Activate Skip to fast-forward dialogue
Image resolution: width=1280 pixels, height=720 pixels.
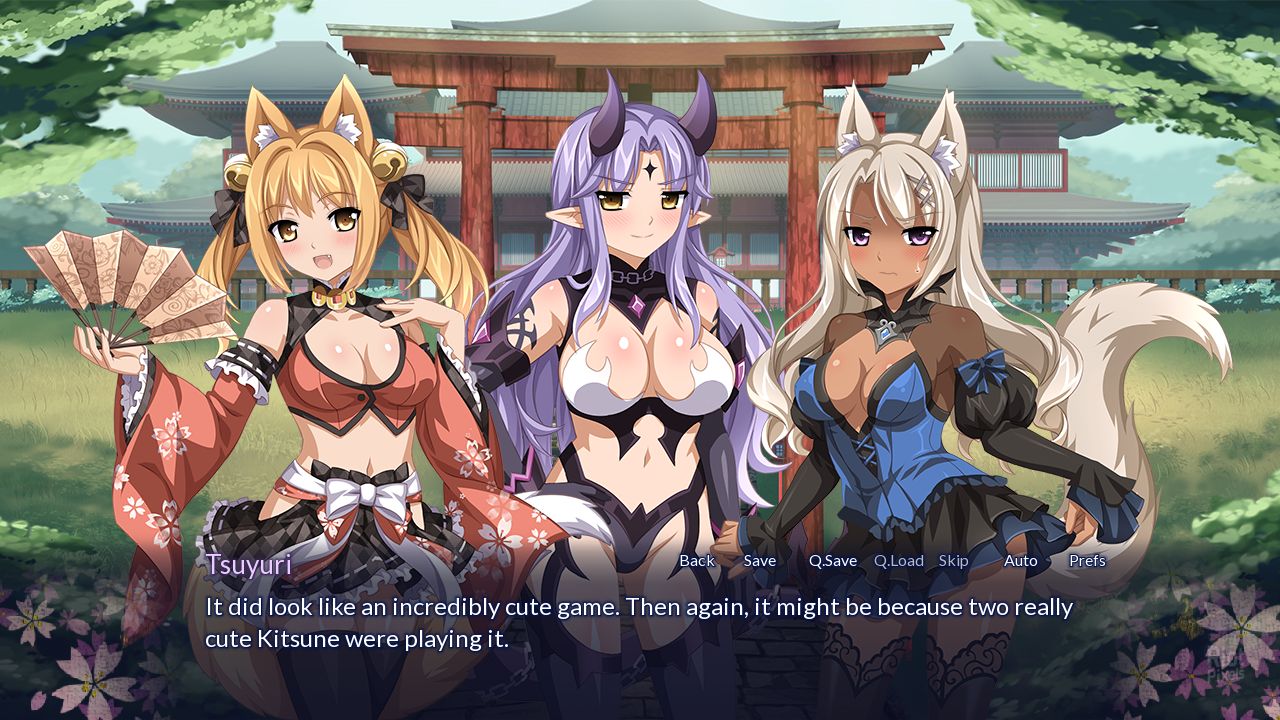[x=953, y=561]
